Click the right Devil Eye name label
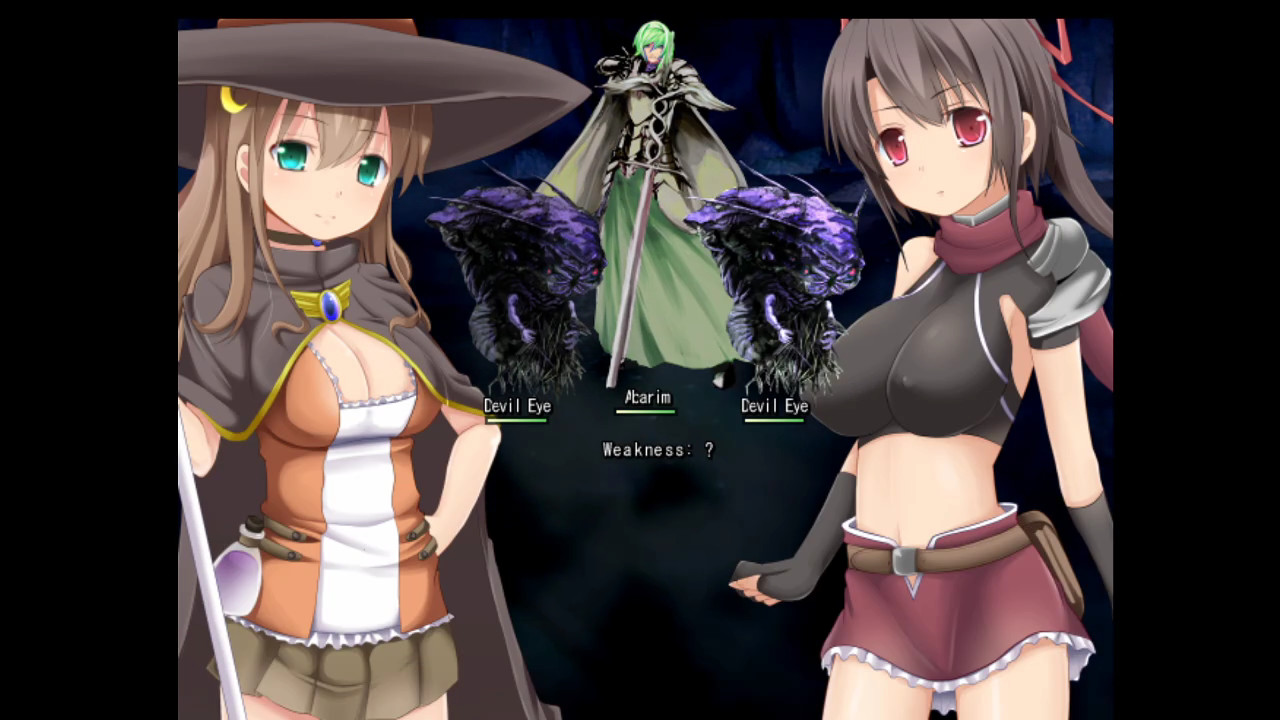1280x720 pixels. (774, 406)
